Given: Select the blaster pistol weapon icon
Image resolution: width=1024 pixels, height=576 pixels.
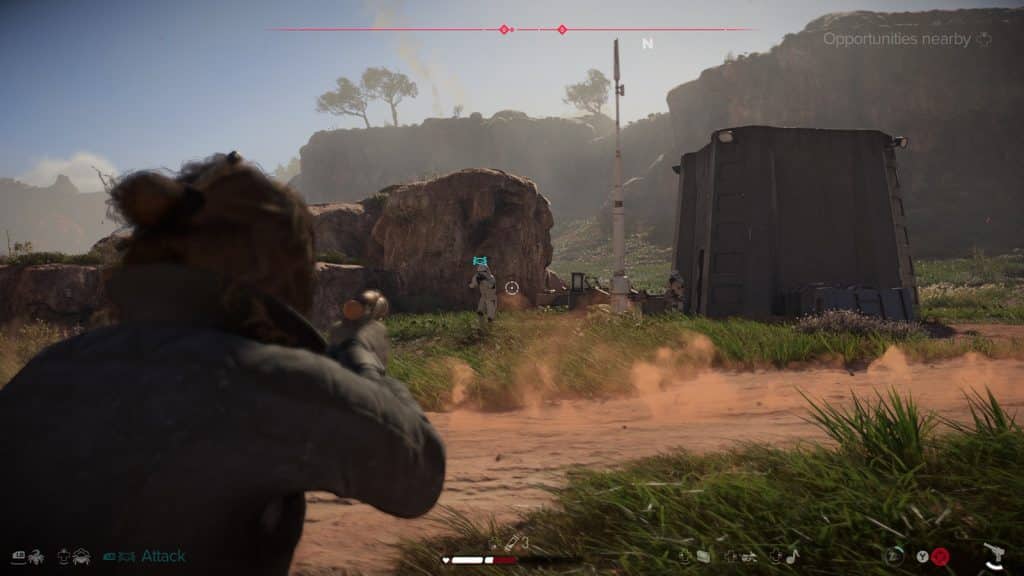Looking at the screenshot, I should click(x=993, y=555).
